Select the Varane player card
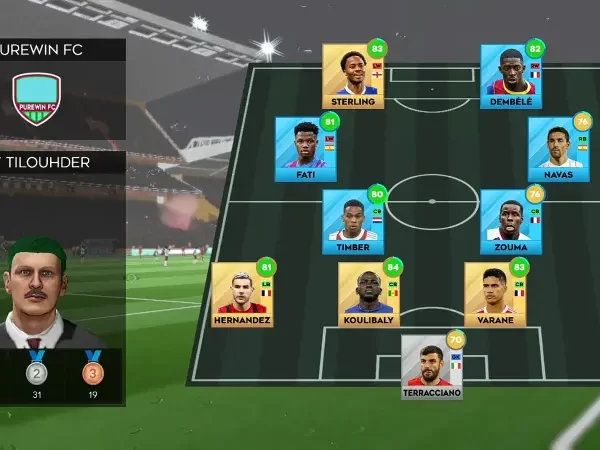This screenshot has height=450, width=600. point(495,294)
